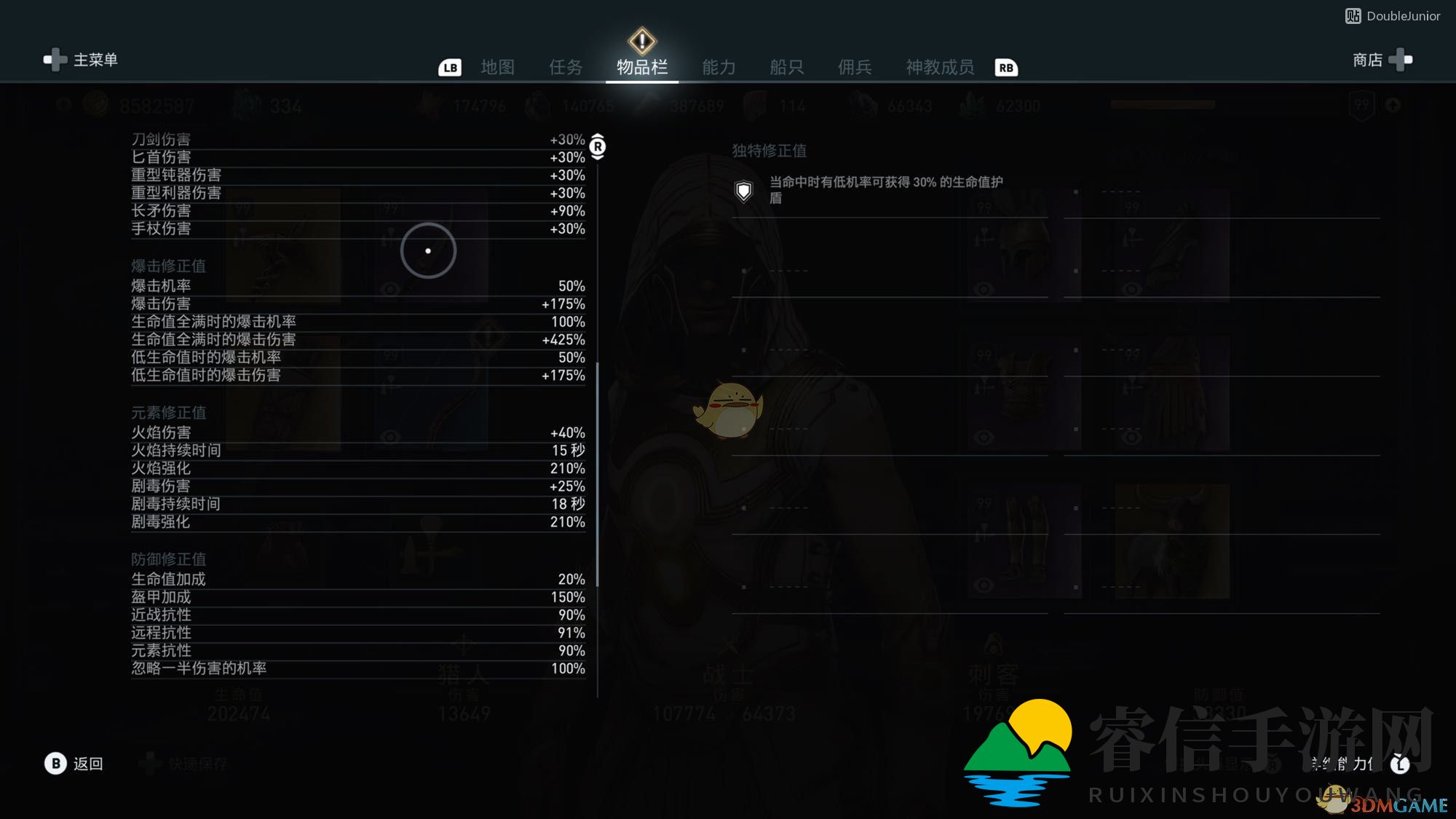1456x819 pixels.
Task: Switch to the 地图 tab
Action: tap(498, 67)
